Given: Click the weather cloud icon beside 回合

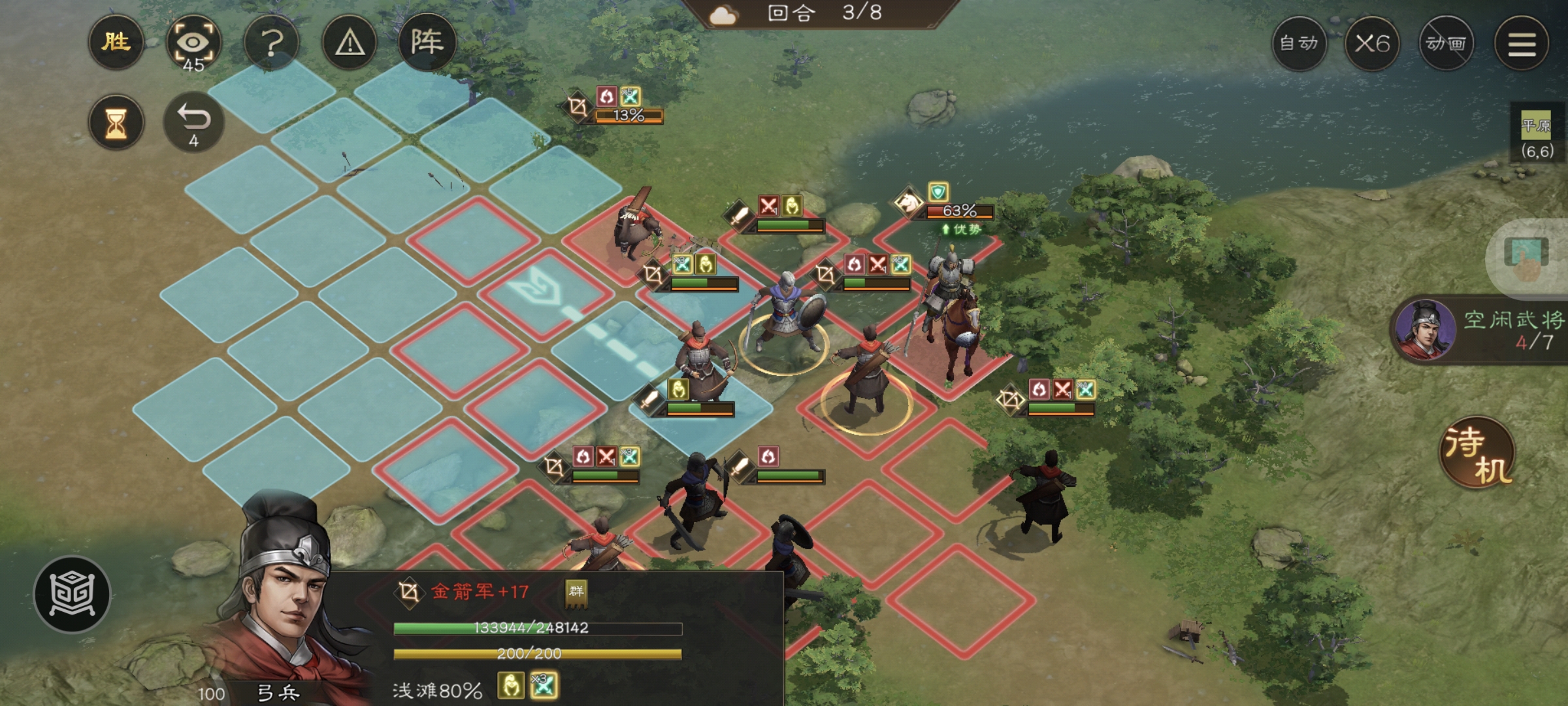Looking at the screenshot, I should 723,14.
